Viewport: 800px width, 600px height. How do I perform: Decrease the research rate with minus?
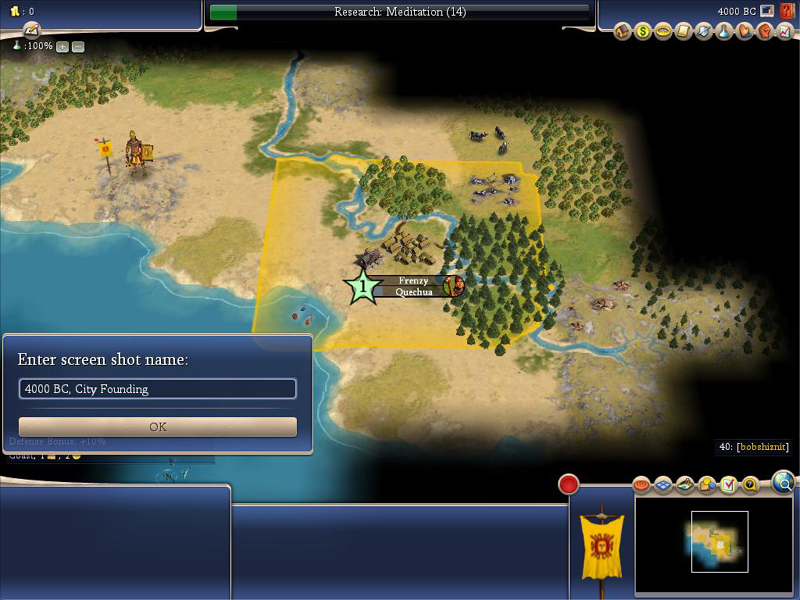[78, 46]
